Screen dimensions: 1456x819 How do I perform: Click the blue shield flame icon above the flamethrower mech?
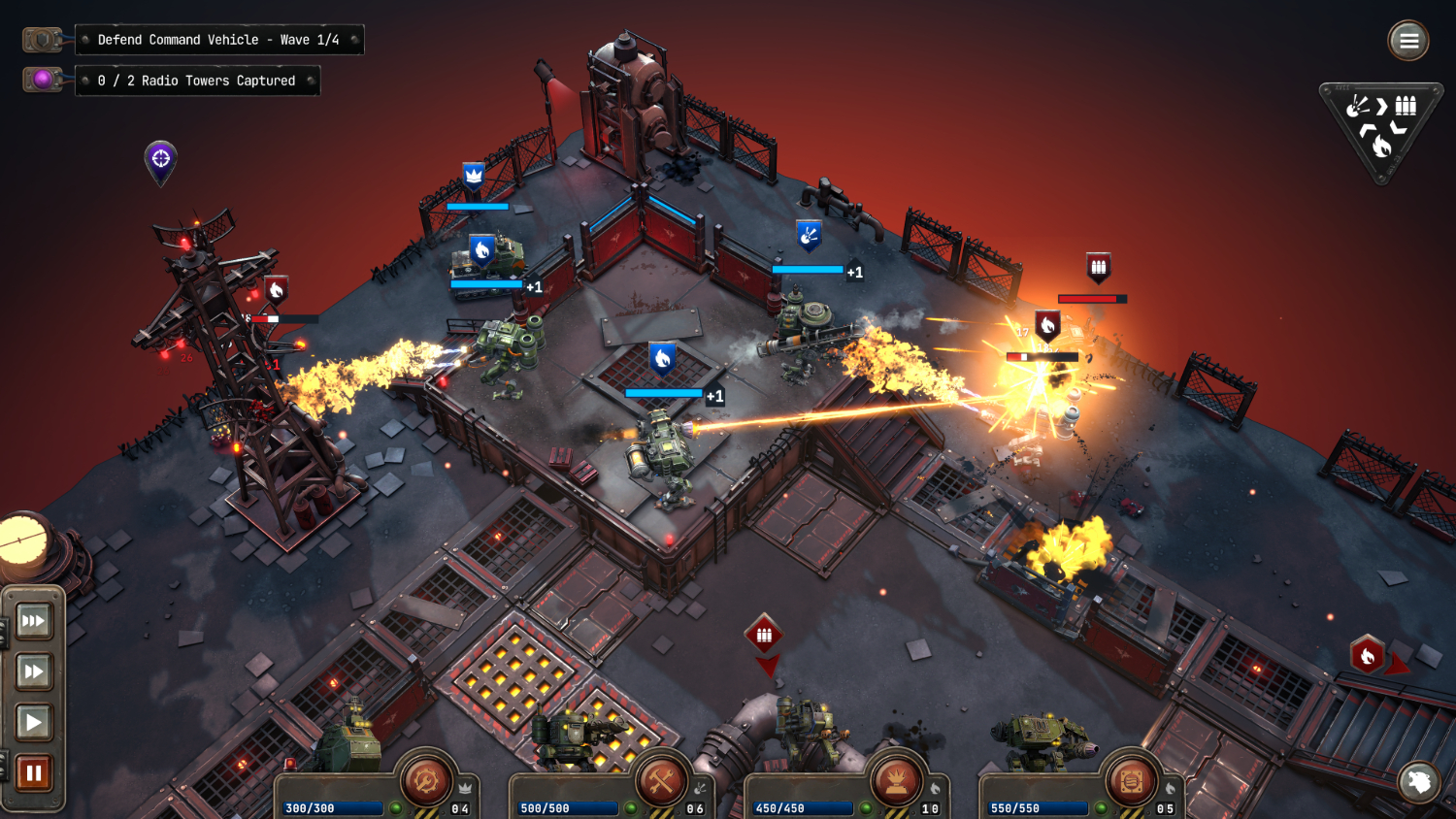[661, 360]
